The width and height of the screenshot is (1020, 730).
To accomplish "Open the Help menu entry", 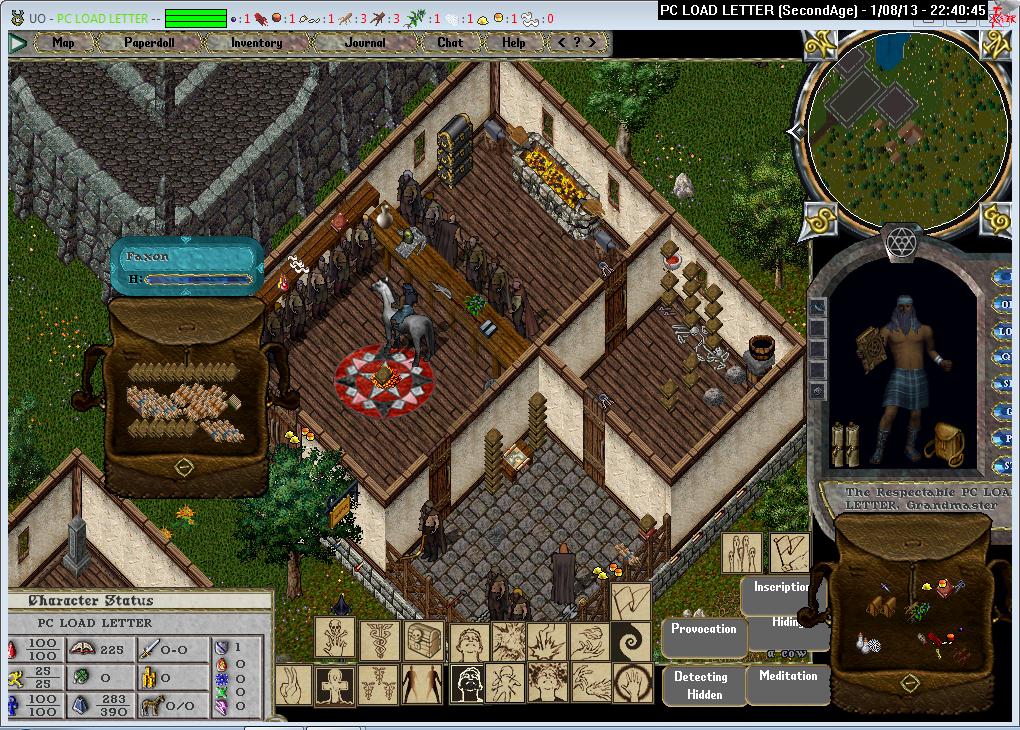I will pos(513,43).
